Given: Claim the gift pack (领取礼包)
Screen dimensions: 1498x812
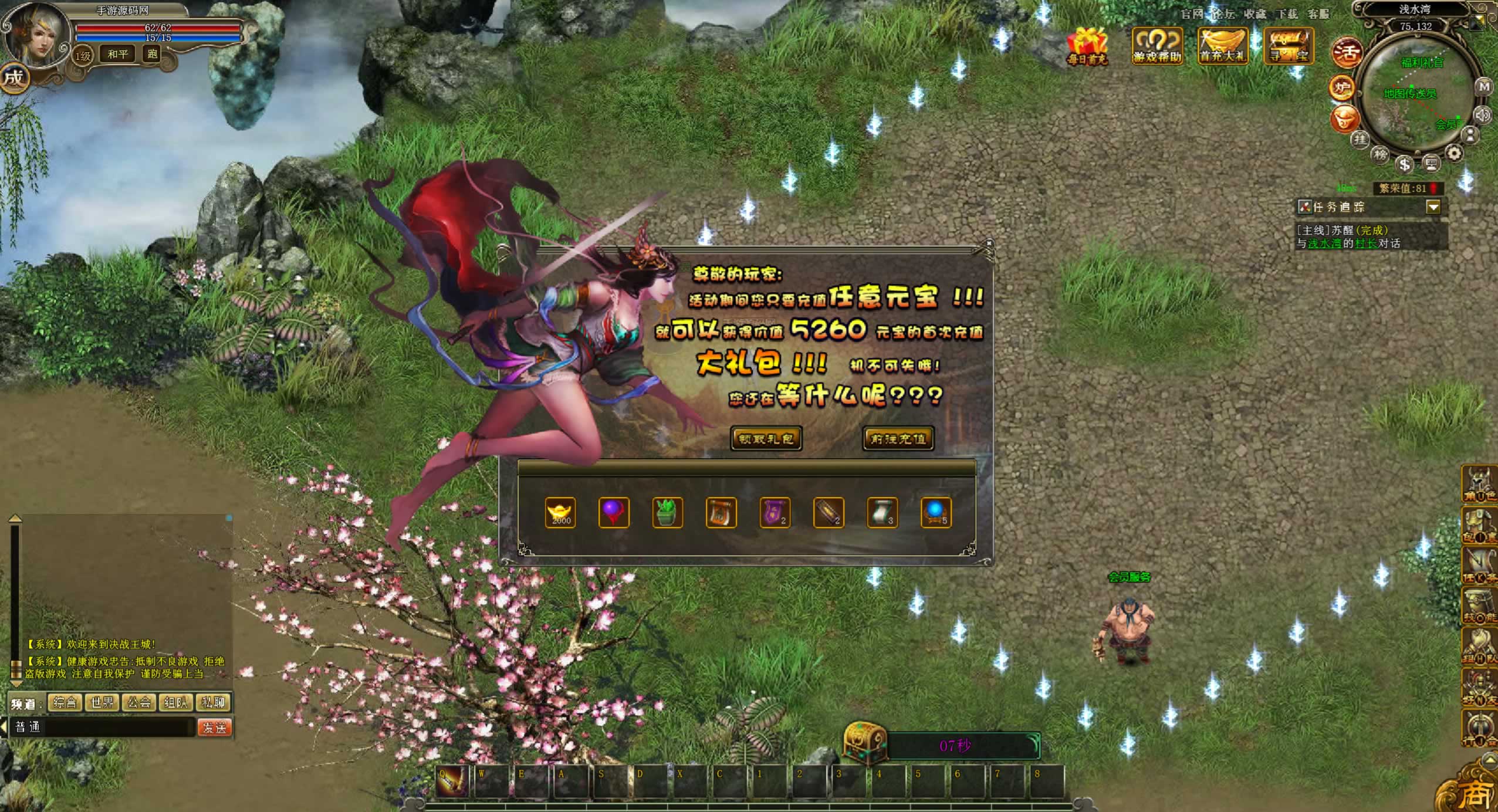Looking at the screenshot, I should [x=766, y=439].
